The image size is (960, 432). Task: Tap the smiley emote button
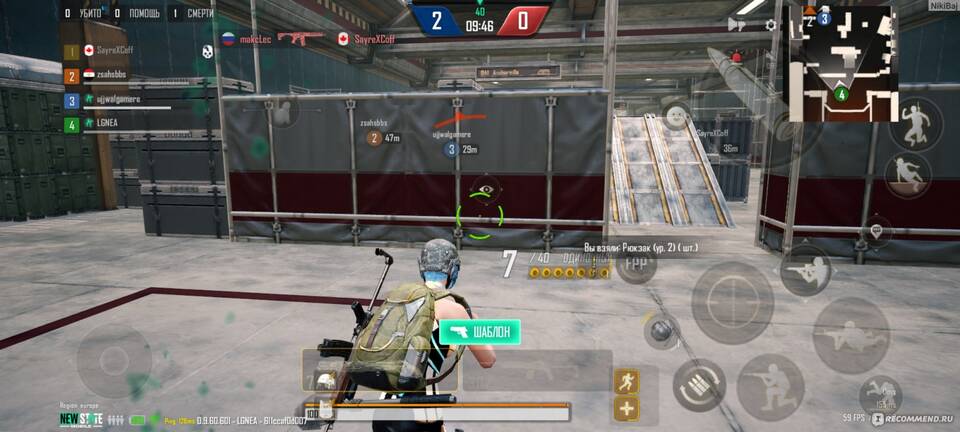pos(678,116)
